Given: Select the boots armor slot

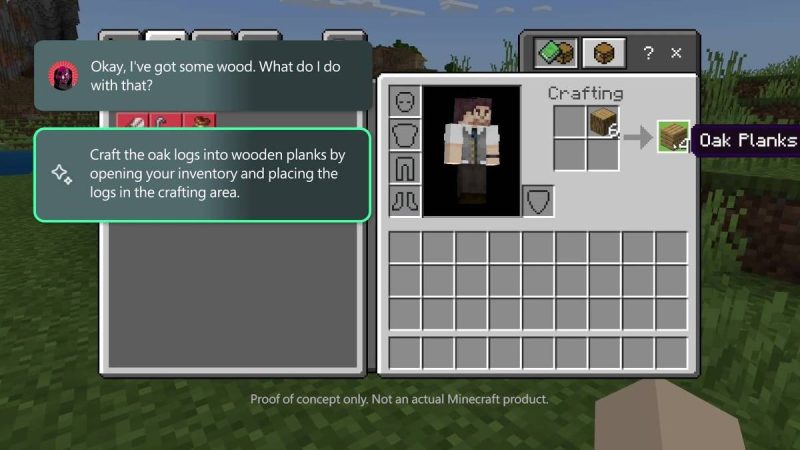Looking at the screenshot, I should point(405,199).
